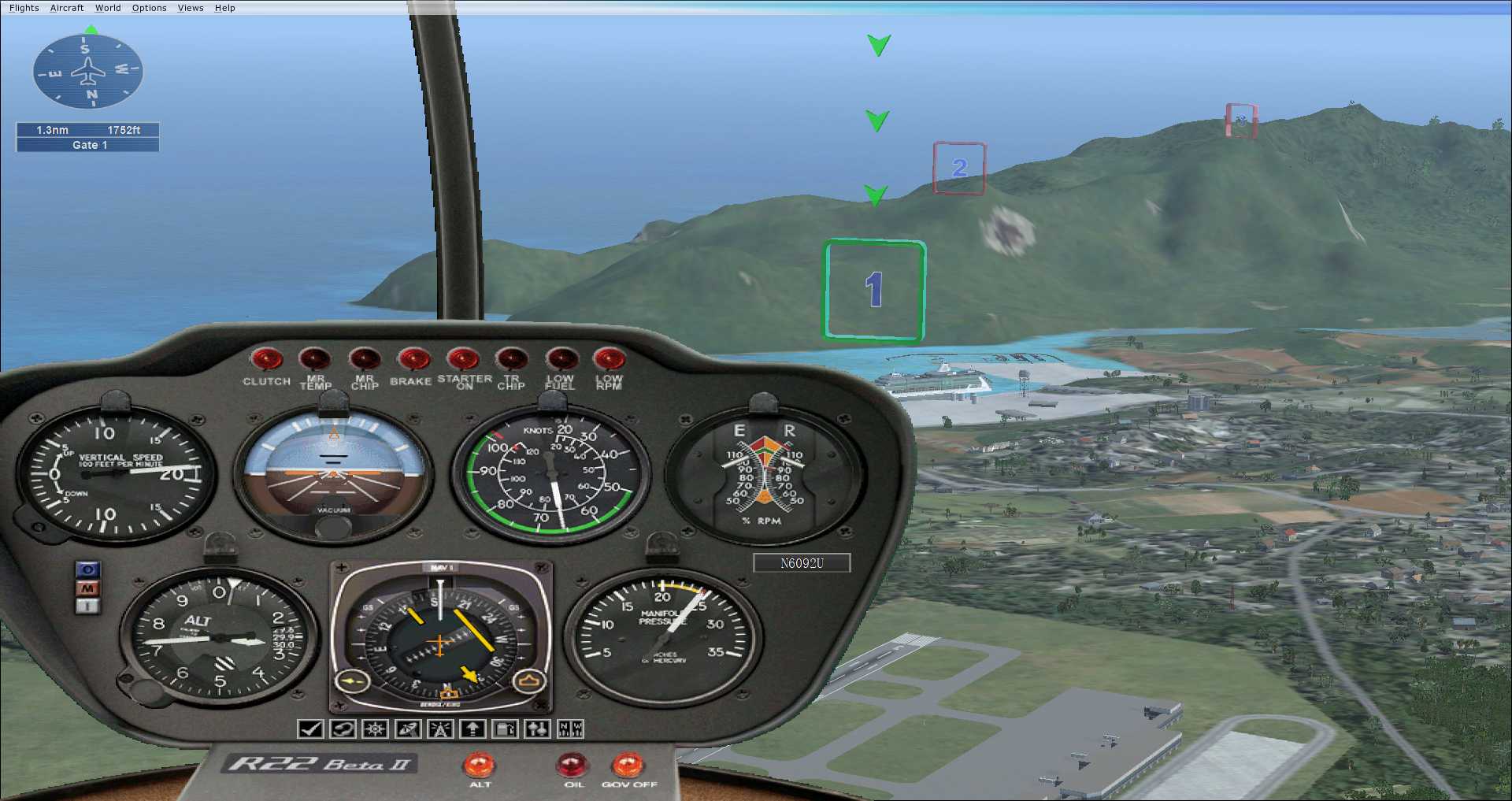1512x801 pixels.
Task: Open the Views menu
Action: point(191,8)
